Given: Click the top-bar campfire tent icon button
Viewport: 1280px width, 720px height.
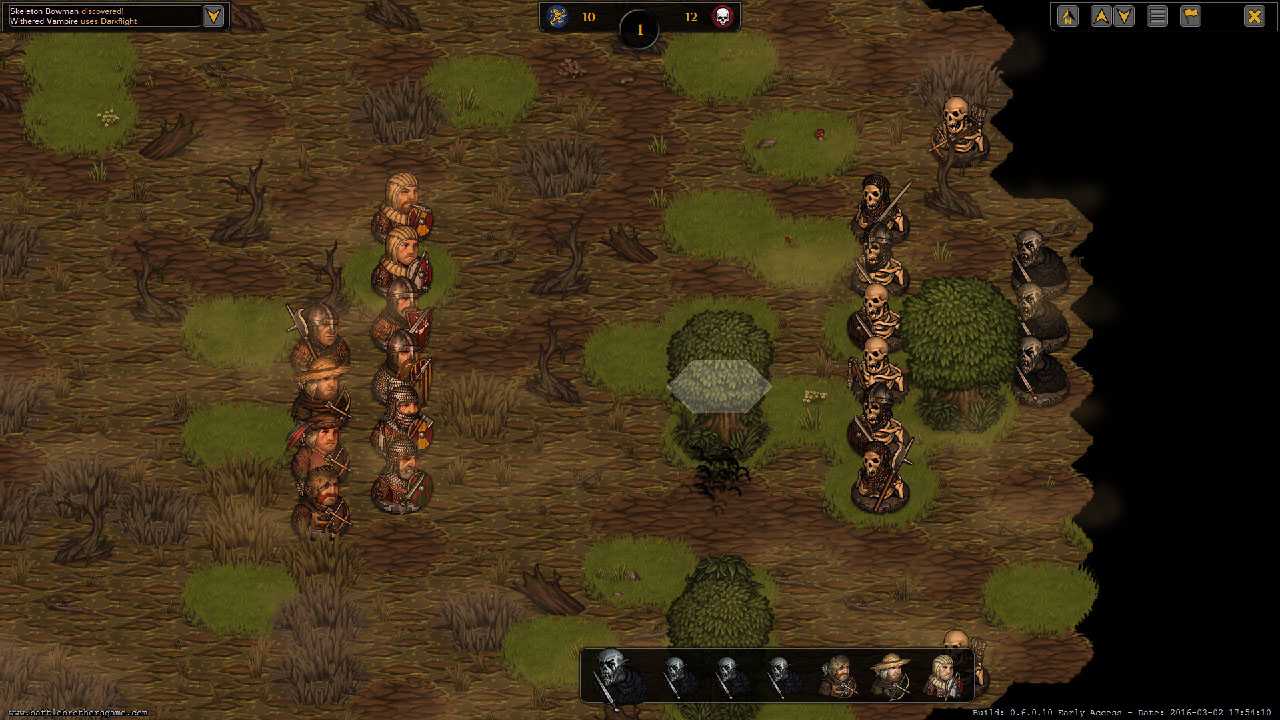Looking at the screenshot, I should pyautogui.click(x=1068, y=16).
